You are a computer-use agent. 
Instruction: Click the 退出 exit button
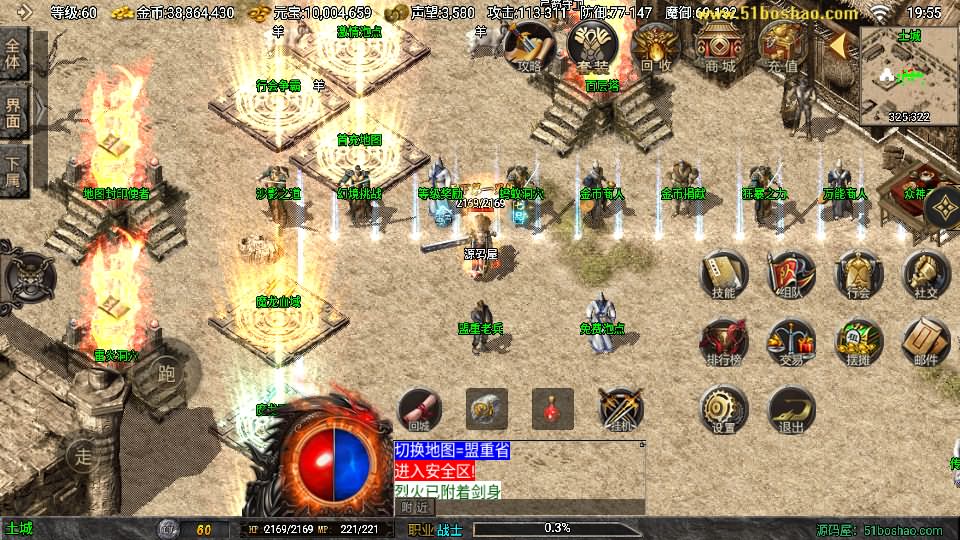(791, 409)
